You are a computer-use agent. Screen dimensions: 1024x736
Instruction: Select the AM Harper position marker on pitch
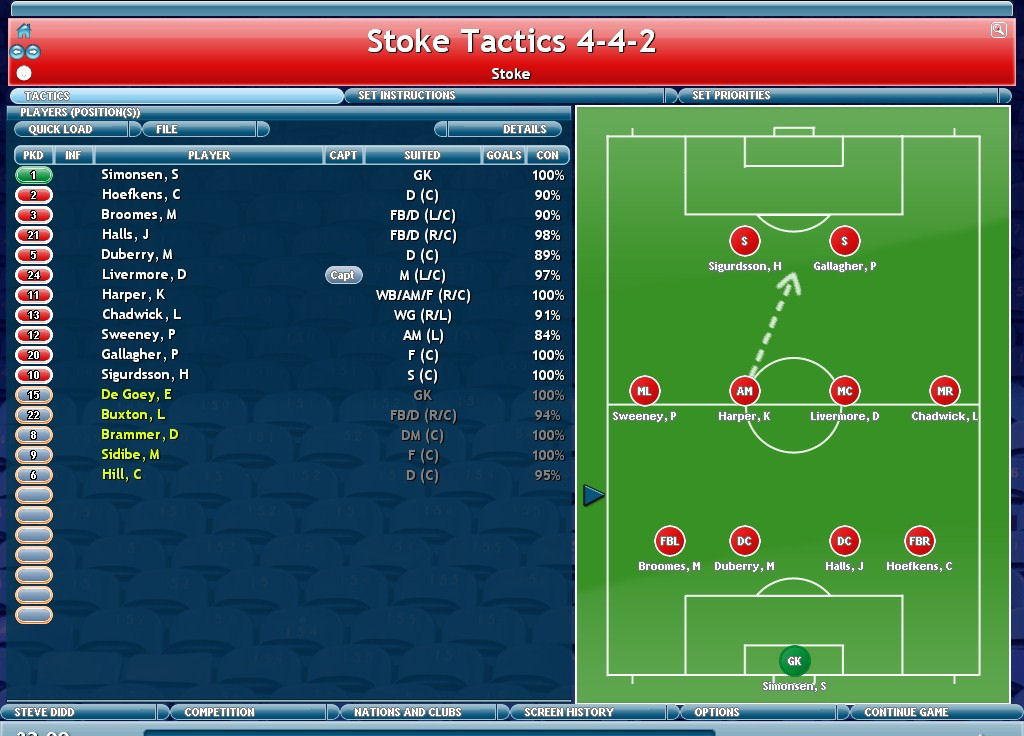click(x=744, y=392)
